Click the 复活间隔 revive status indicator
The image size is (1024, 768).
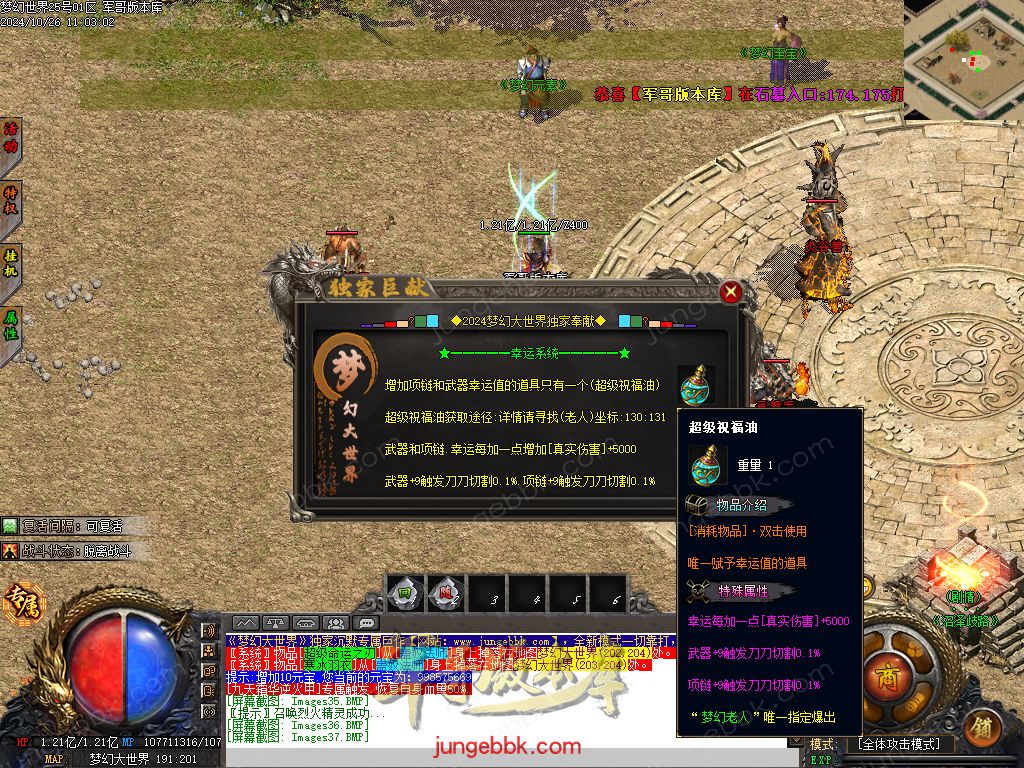68,525
